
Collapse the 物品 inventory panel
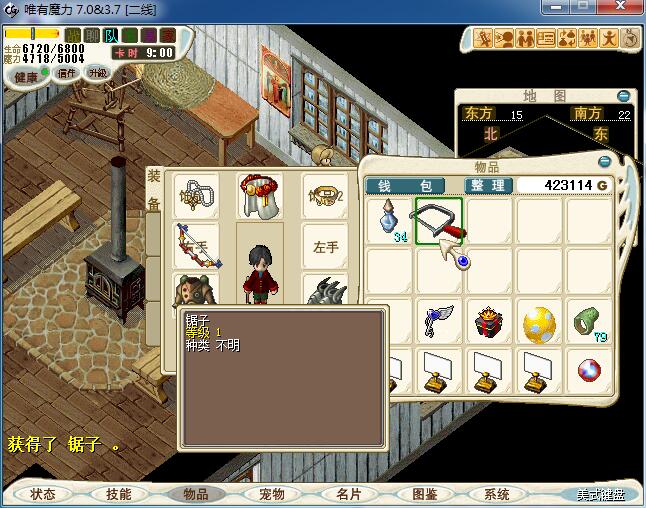(604, 161)
